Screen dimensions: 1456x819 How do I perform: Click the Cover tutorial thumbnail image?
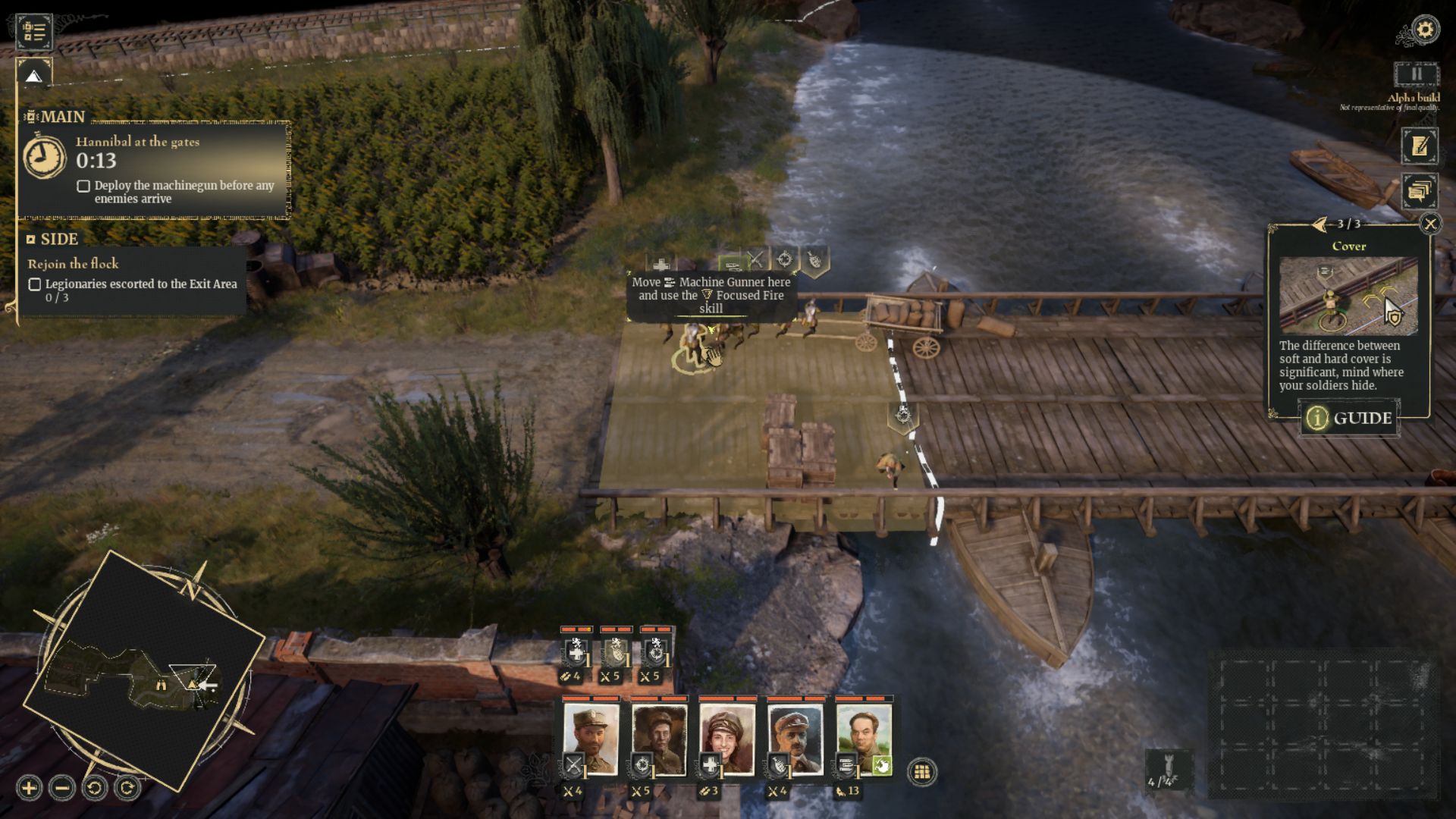coord(1348,296)
